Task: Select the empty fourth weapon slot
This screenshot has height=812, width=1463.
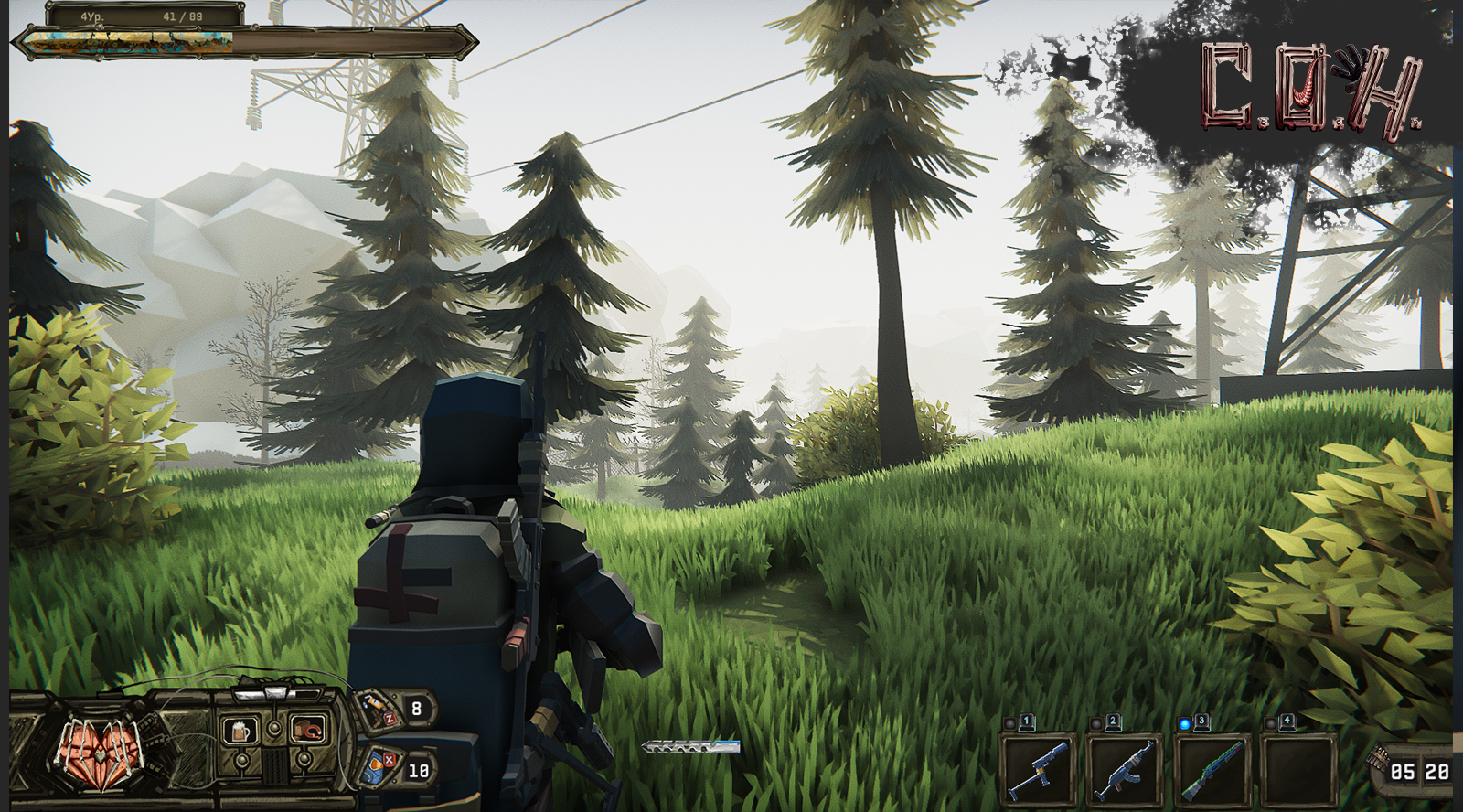Action: click(x=1298, y=770)
